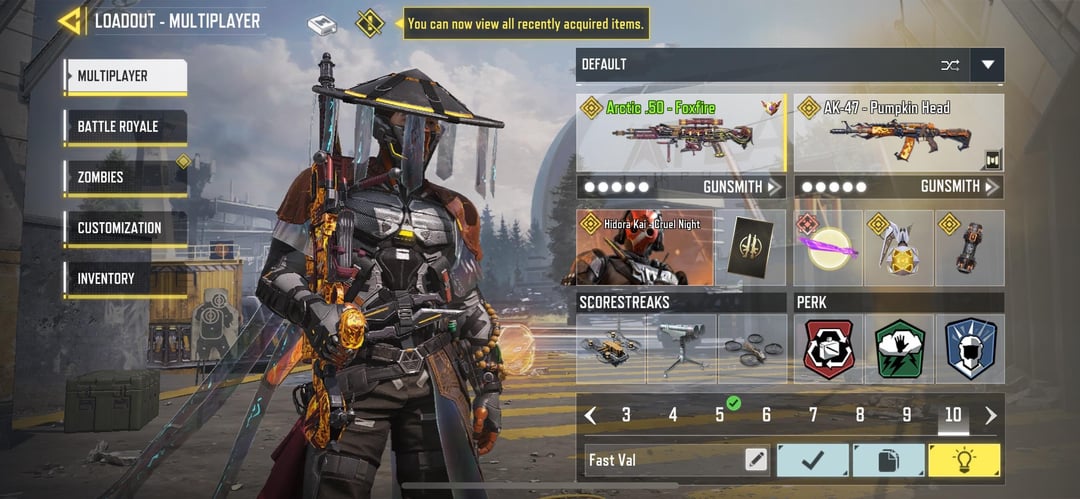
Task: Select the blue helmet perk icon
Action: click(x=969, y=349)
